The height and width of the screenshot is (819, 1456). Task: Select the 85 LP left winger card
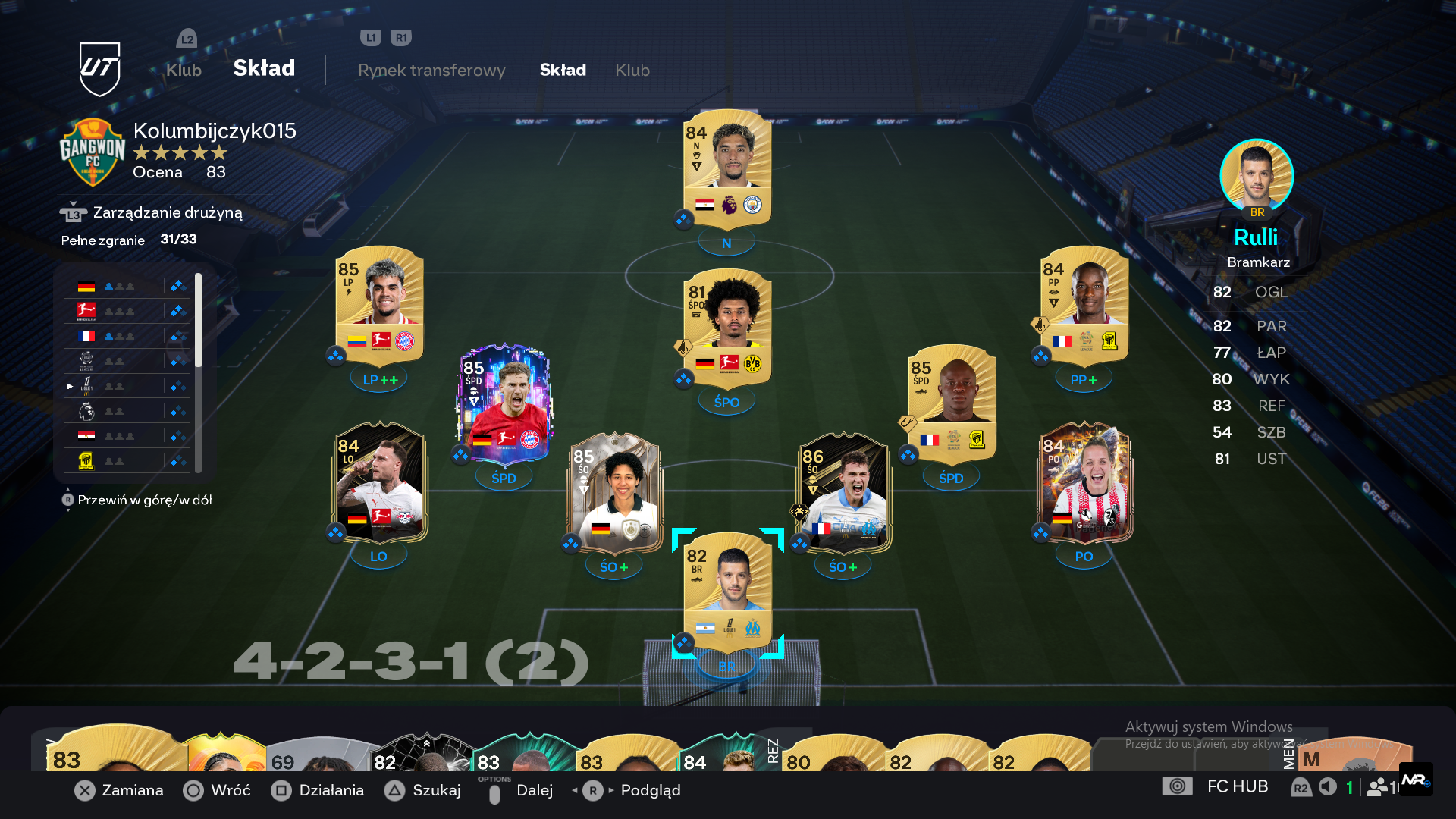click(x=379, y=305)
